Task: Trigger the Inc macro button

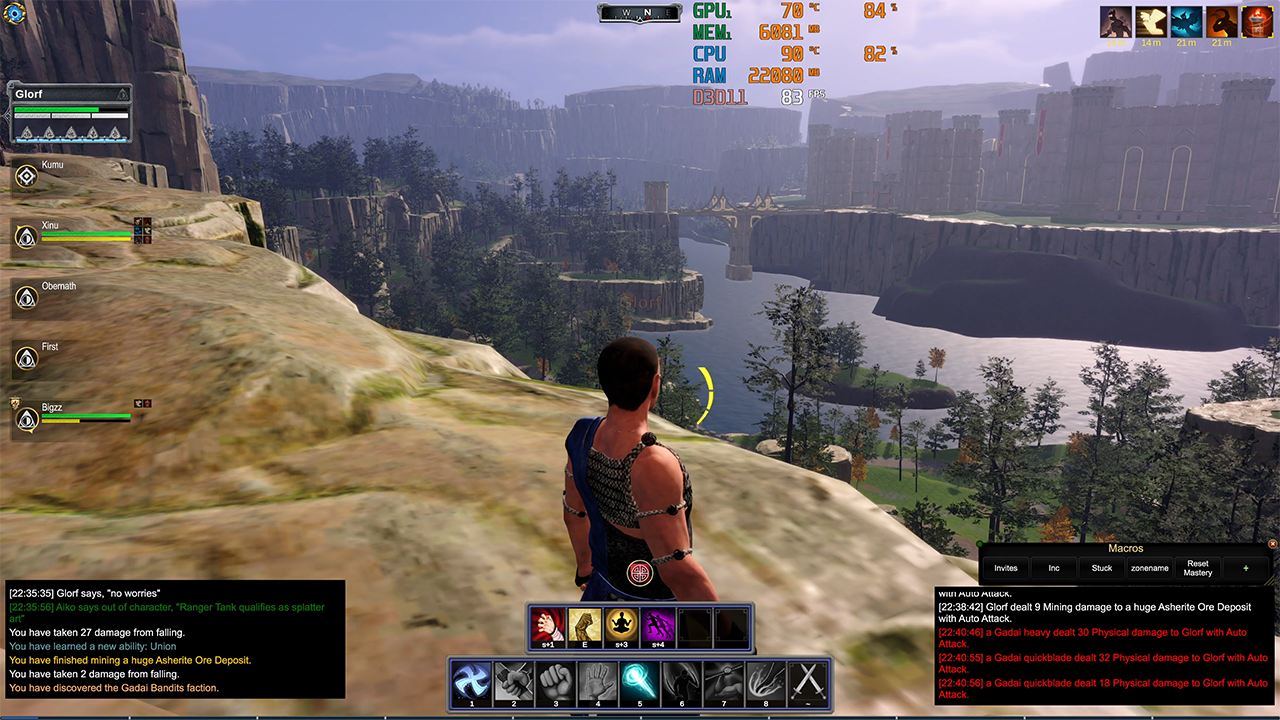Action: click(1054, 568)
